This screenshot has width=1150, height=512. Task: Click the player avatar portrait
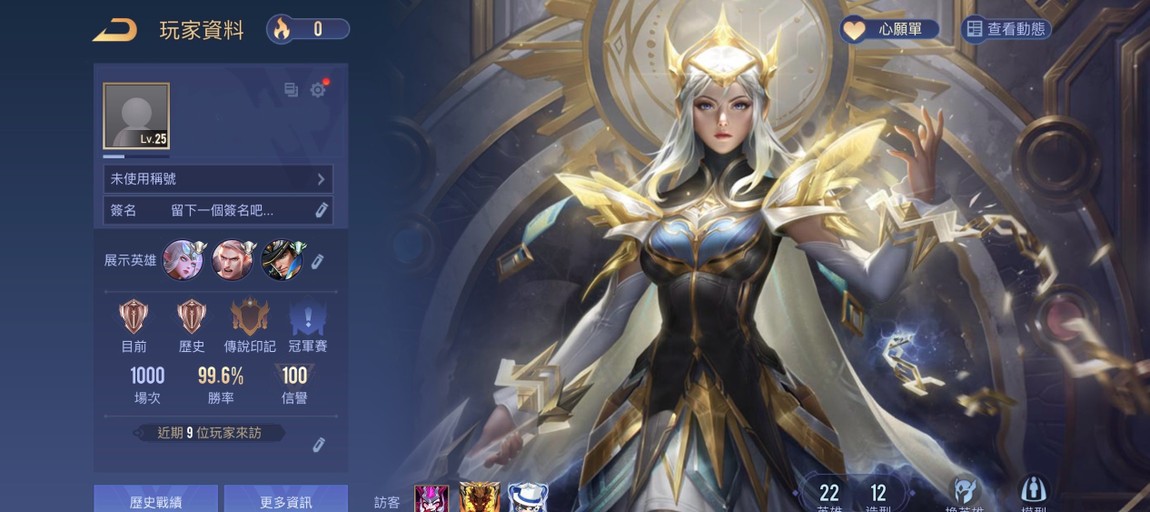click(136, 116)
